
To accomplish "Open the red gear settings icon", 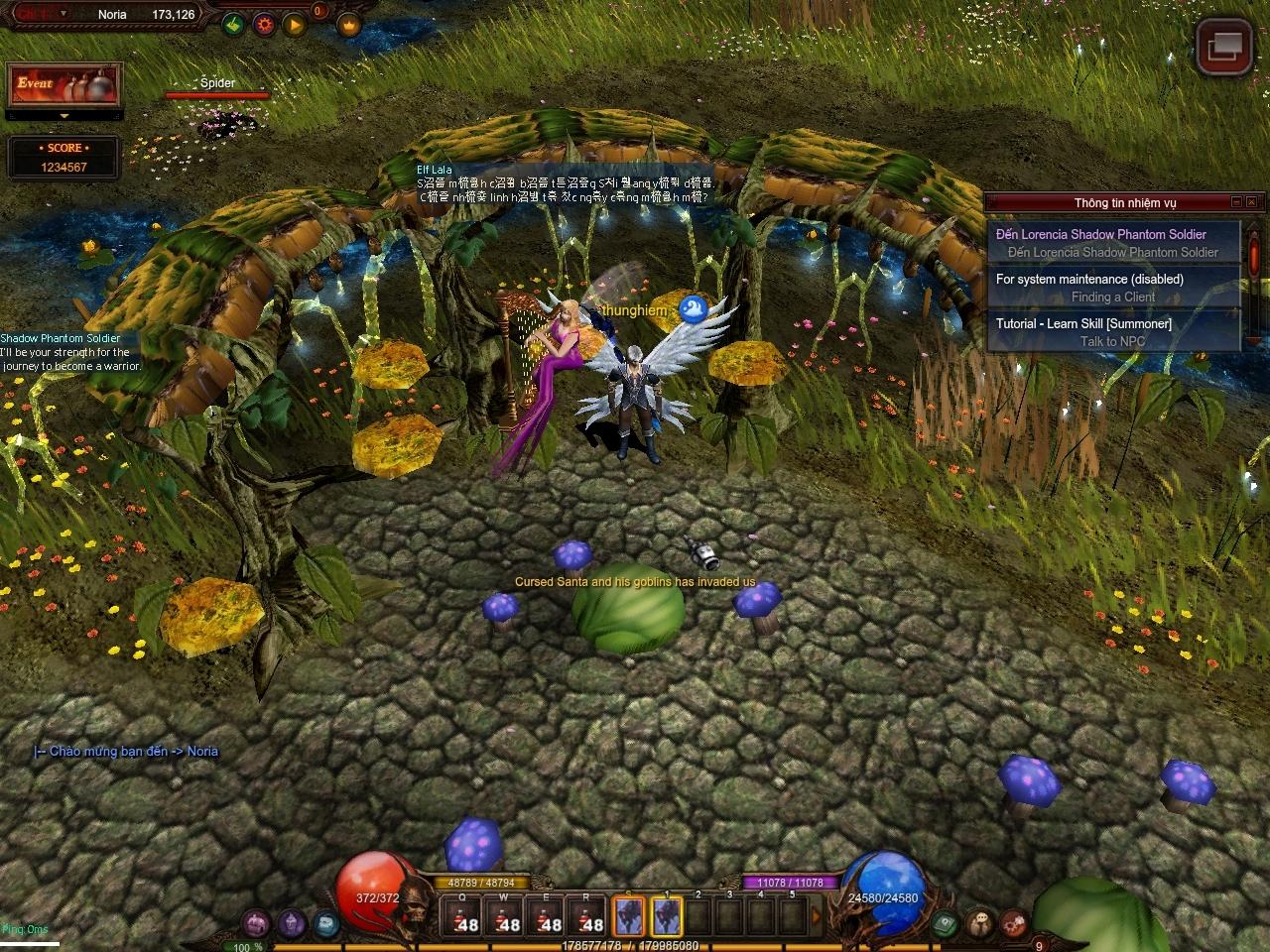I will tap(264, 24).
